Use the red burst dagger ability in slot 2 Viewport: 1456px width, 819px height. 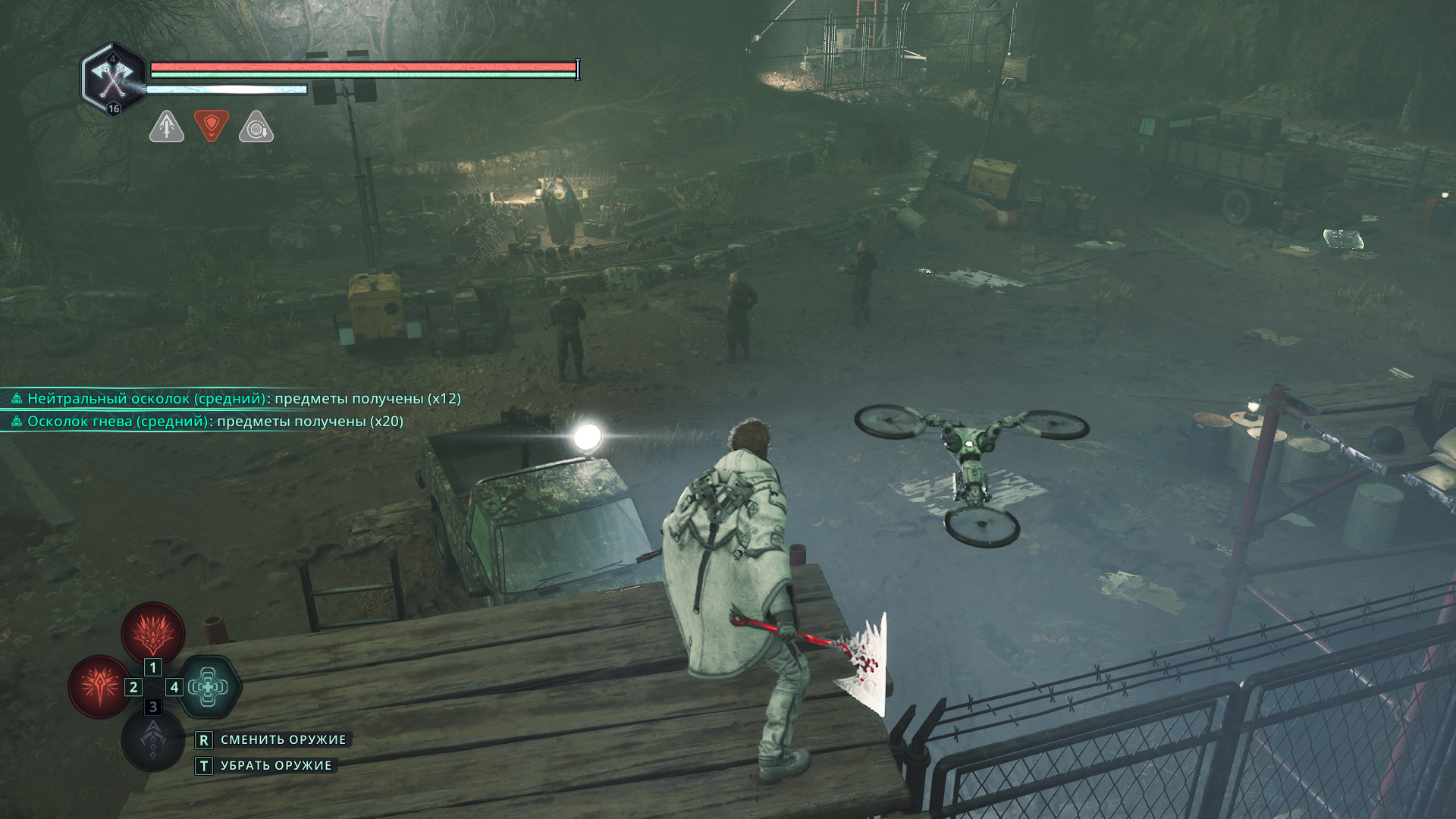[x=99, y=686]
